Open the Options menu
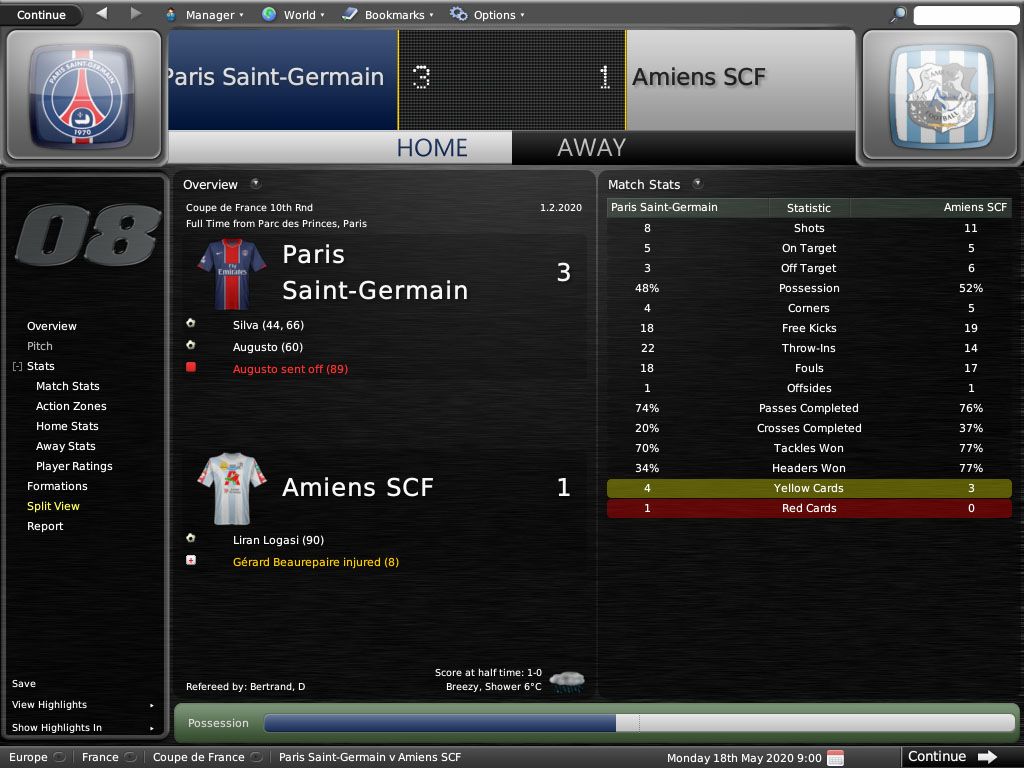This screenshot has height=768, width=1024. click(x=487, y=15)
